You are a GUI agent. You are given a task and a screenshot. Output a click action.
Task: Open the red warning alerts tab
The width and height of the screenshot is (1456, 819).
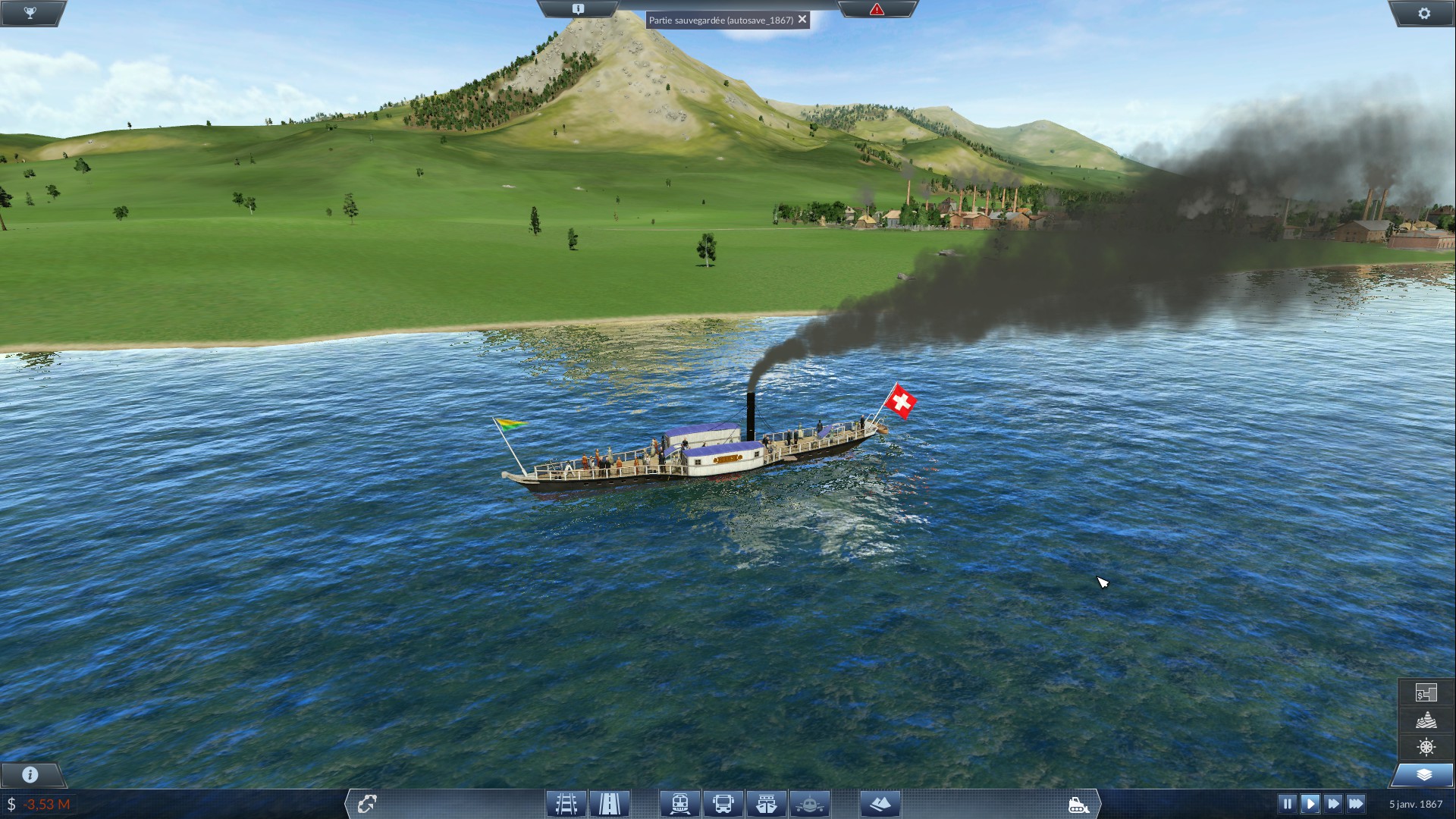point(877,9)
